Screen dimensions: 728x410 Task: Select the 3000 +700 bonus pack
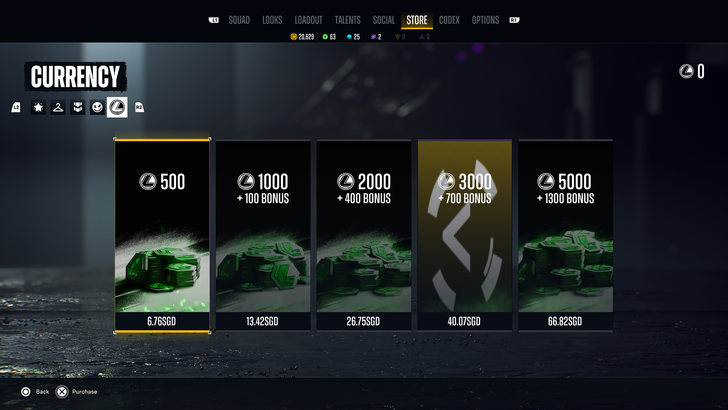[x=465, y=235]
